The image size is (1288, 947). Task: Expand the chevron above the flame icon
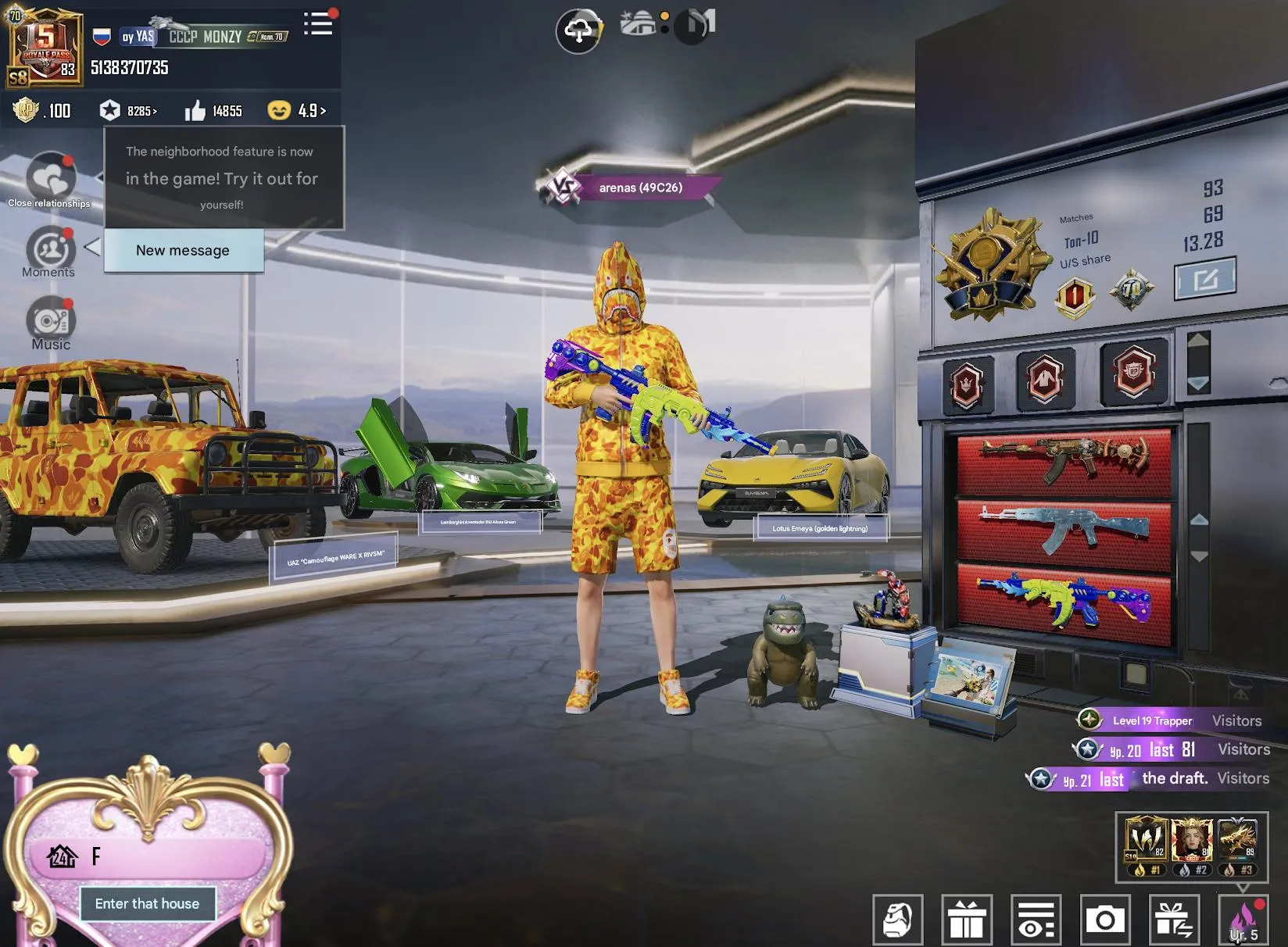[1245, 888]
